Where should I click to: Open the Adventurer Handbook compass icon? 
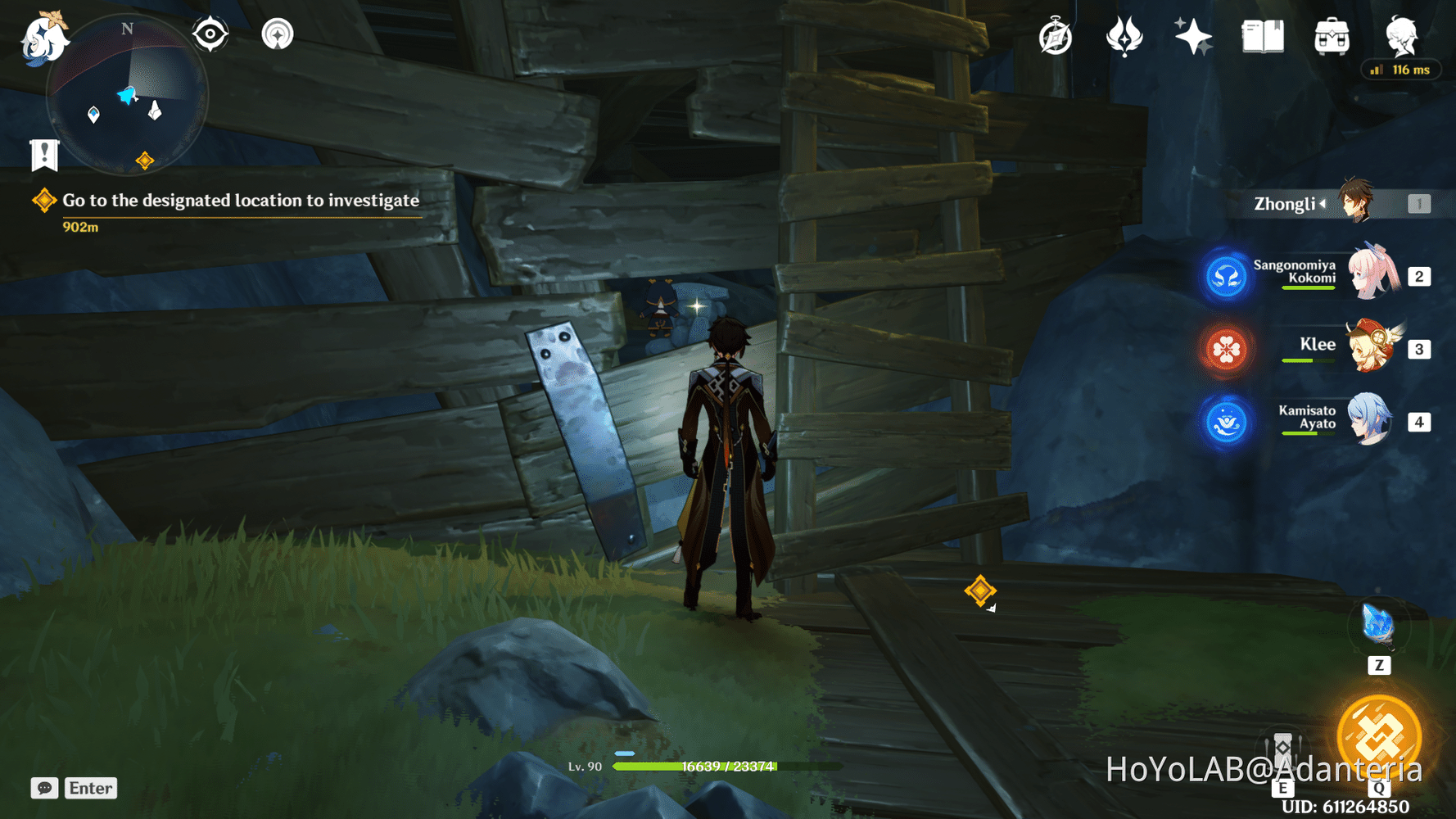[x=1056, y=34]
